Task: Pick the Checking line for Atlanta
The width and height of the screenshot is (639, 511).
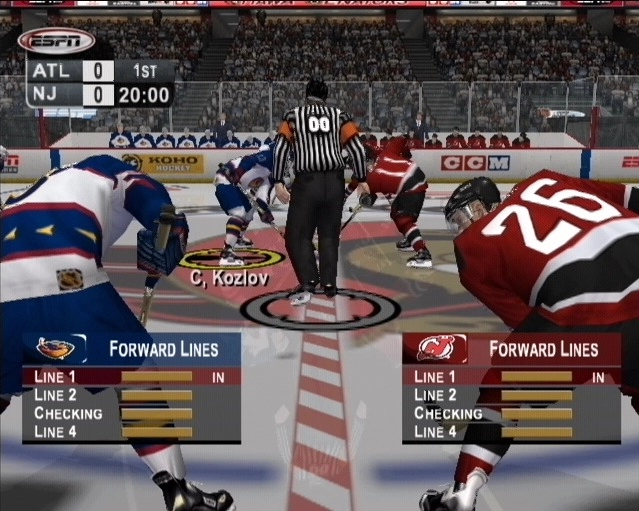Action: 131,413
